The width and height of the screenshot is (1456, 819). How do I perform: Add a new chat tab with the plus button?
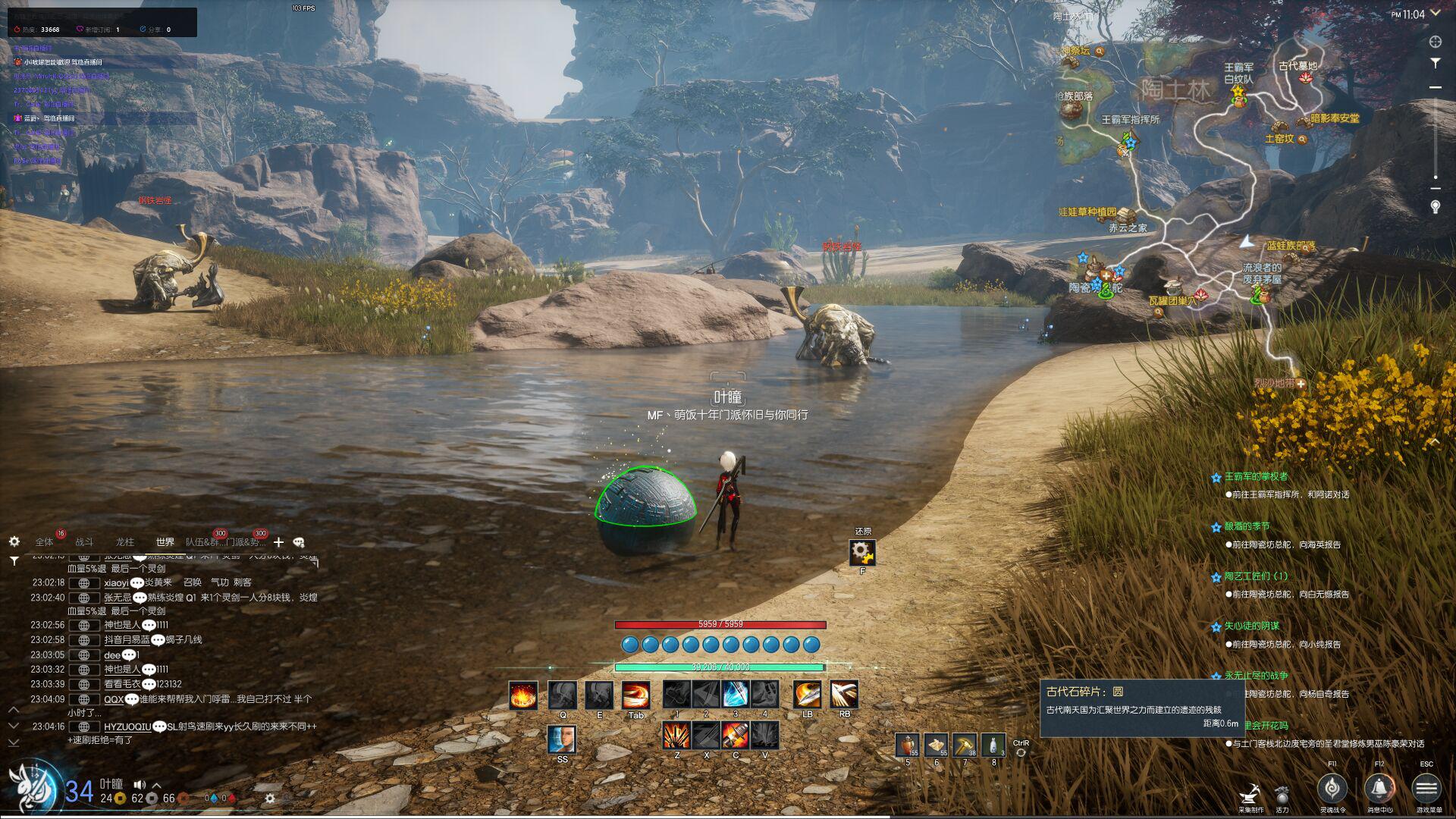pos(278,542)
